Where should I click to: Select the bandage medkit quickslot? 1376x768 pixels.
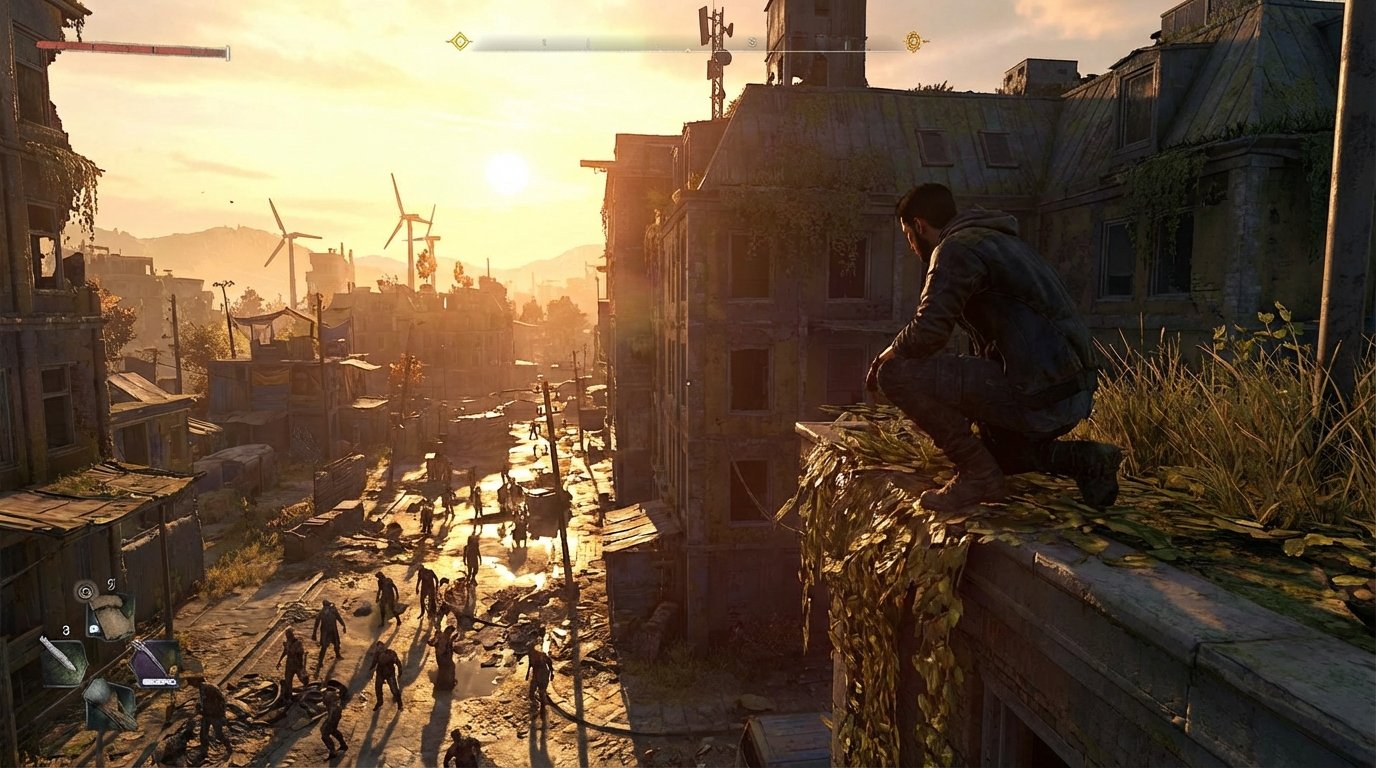tap(111, 618)
